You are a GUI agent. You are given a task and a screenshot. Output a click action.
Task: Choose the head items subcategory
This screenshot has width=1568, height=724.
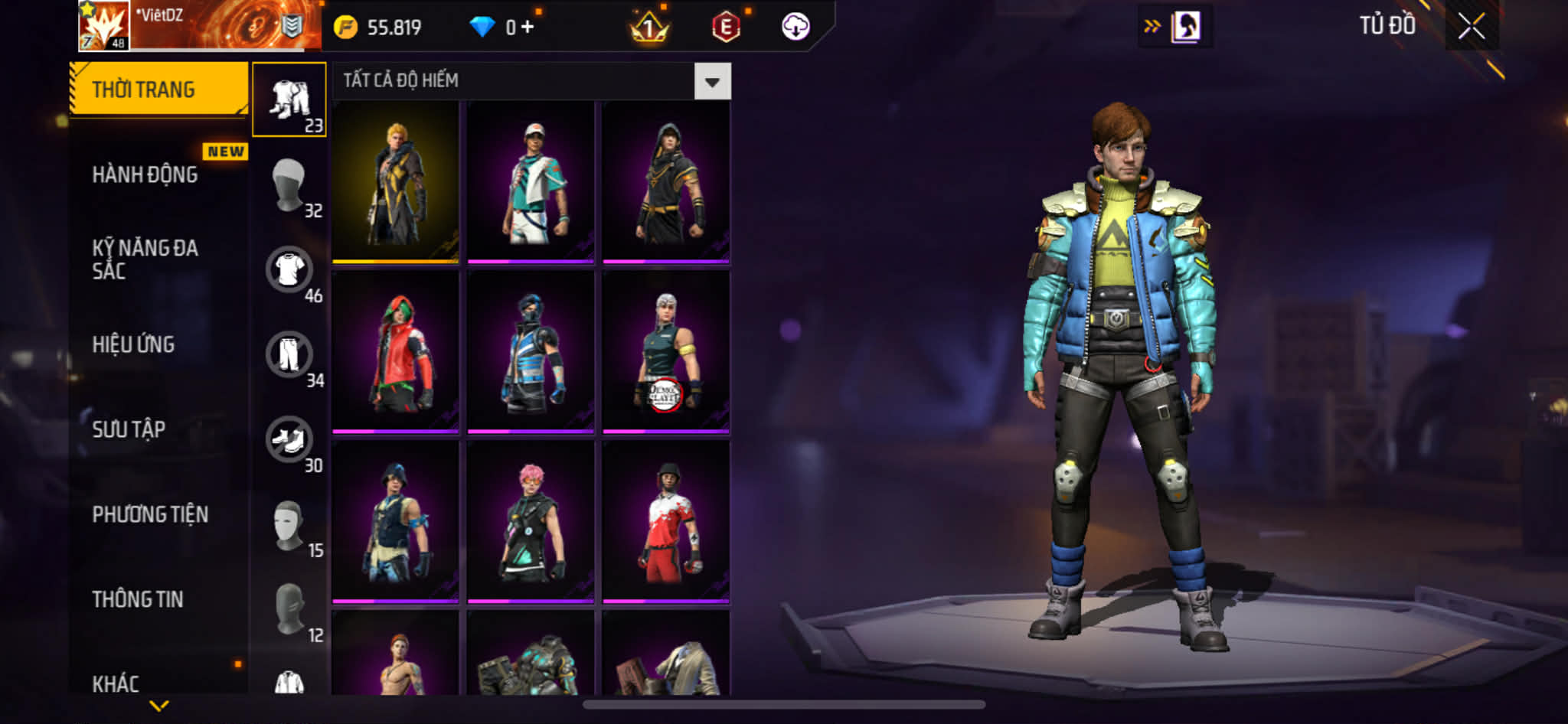[x=289, y=184]
